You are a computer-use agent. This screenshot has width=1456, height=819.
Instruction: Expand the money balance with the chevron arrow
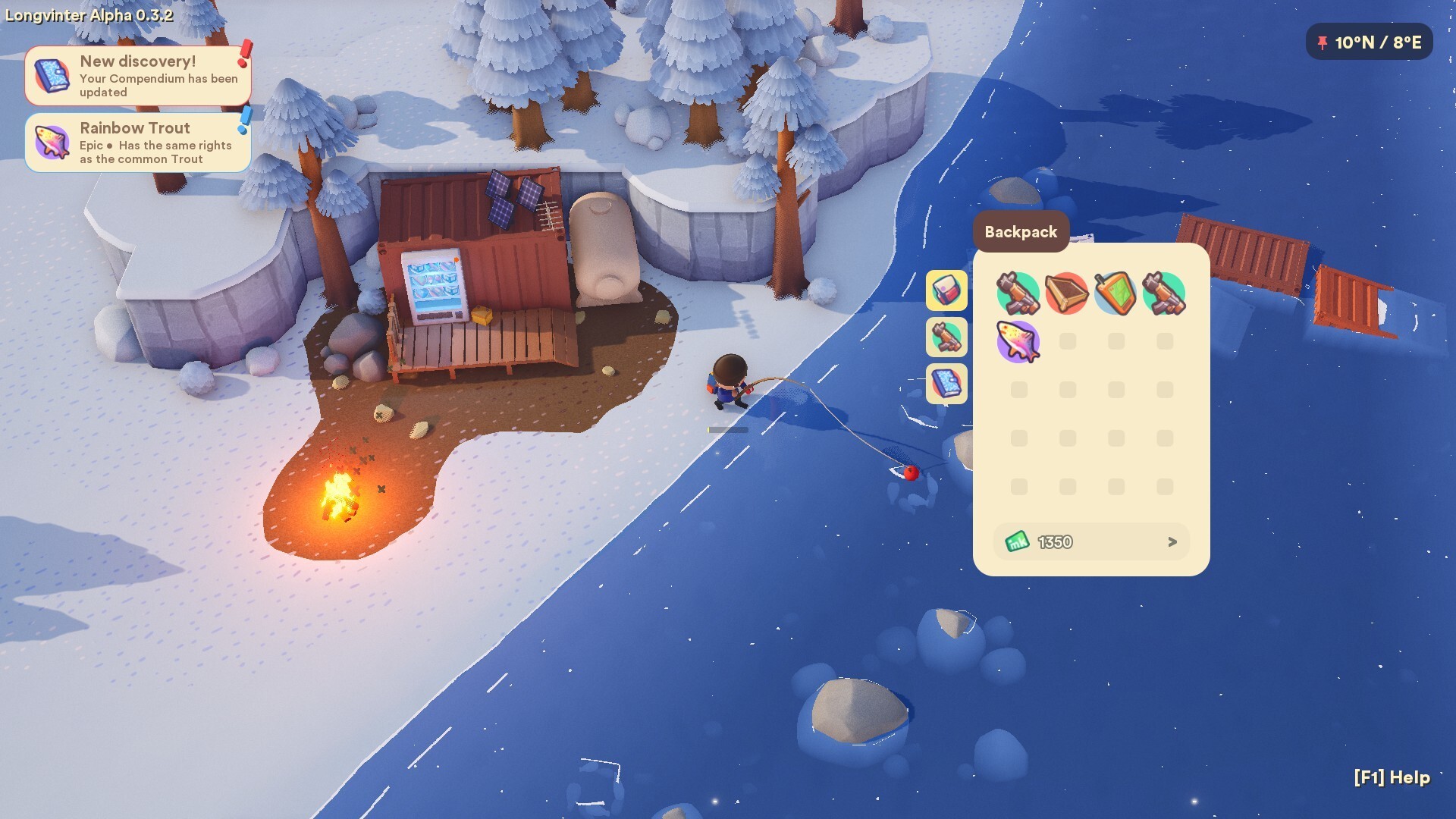[x=1172, y=541]
